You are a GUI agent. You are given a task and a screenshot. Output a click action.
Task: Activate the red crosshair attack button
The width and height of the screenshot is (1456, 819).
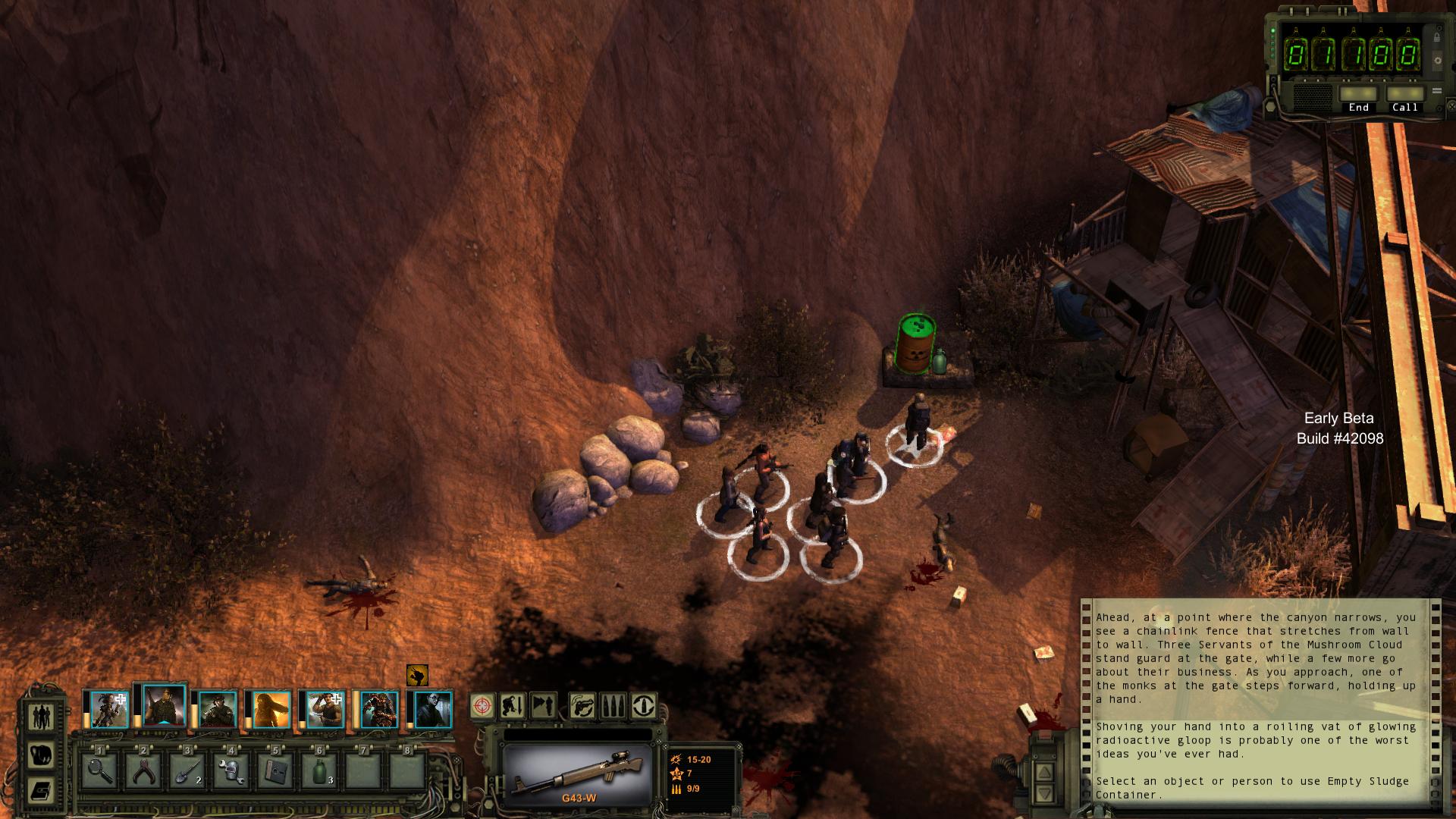(482, 706)
